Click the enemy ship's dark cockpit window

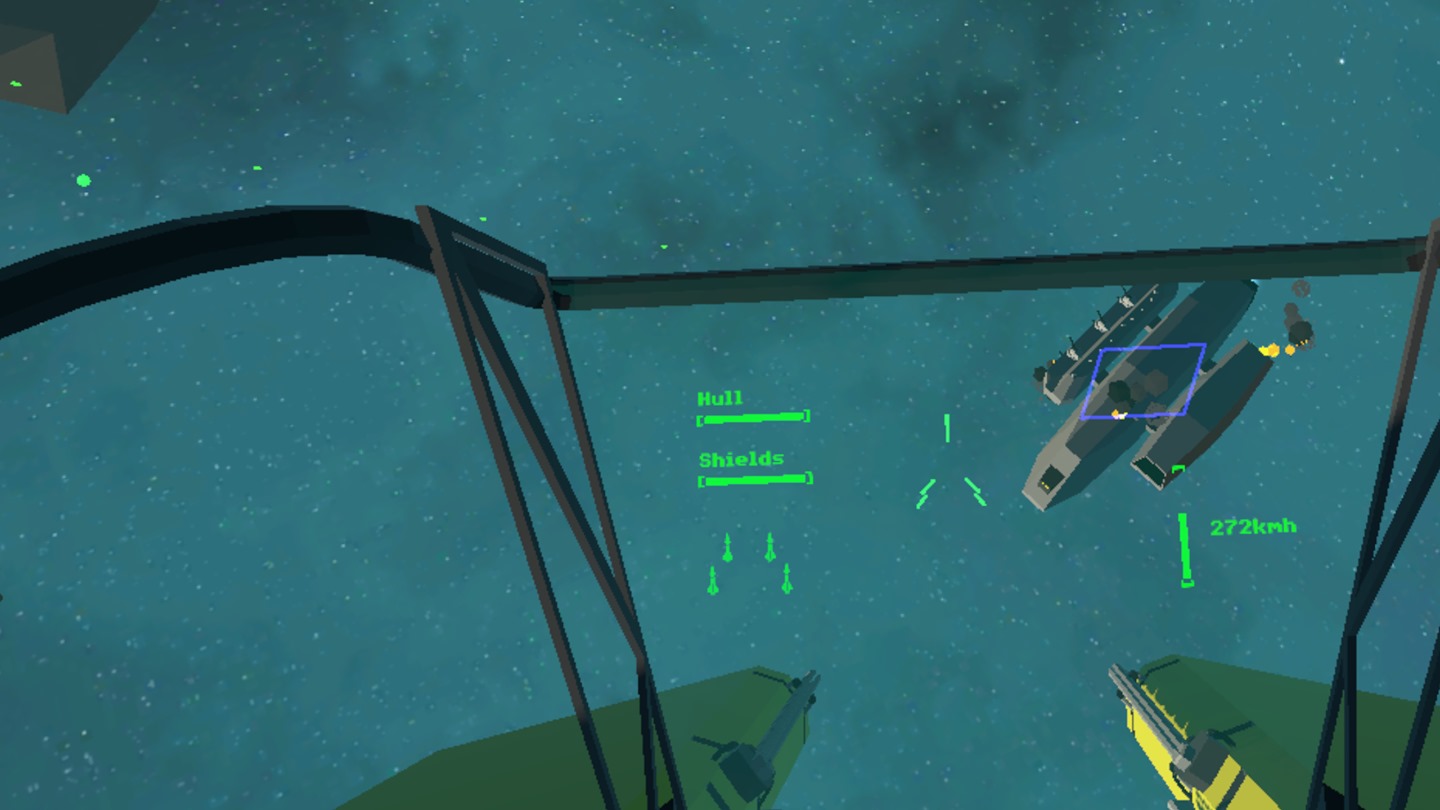(1051, 480)
